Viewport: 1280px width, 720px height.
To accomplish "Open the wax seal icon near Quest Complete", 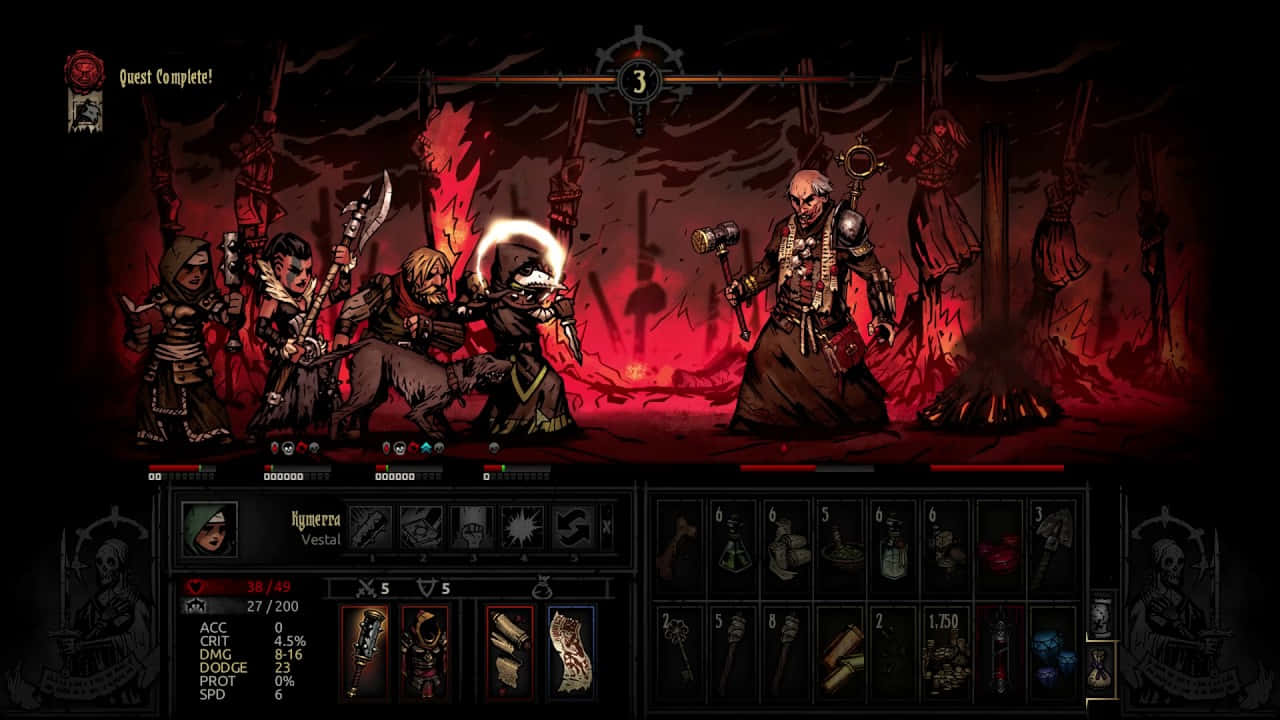I will (83, 70).
